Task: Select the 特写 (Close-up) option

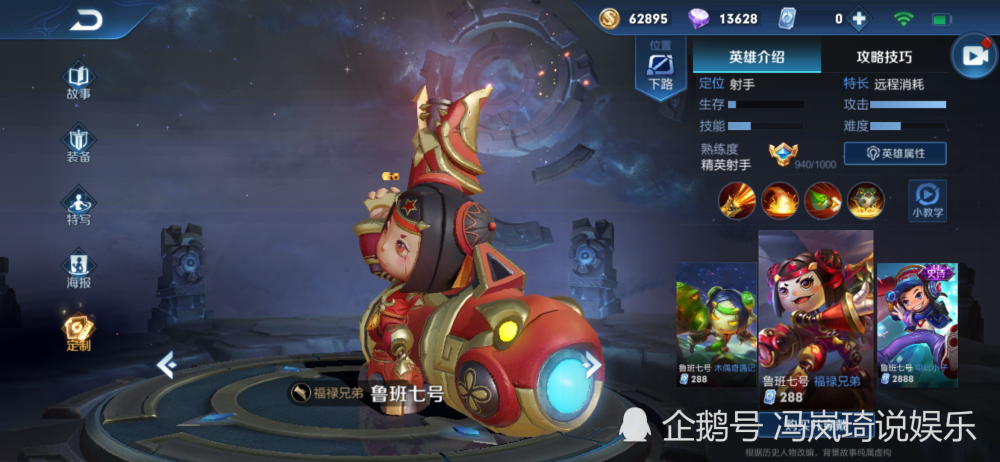Action: (x=79, y=206)
